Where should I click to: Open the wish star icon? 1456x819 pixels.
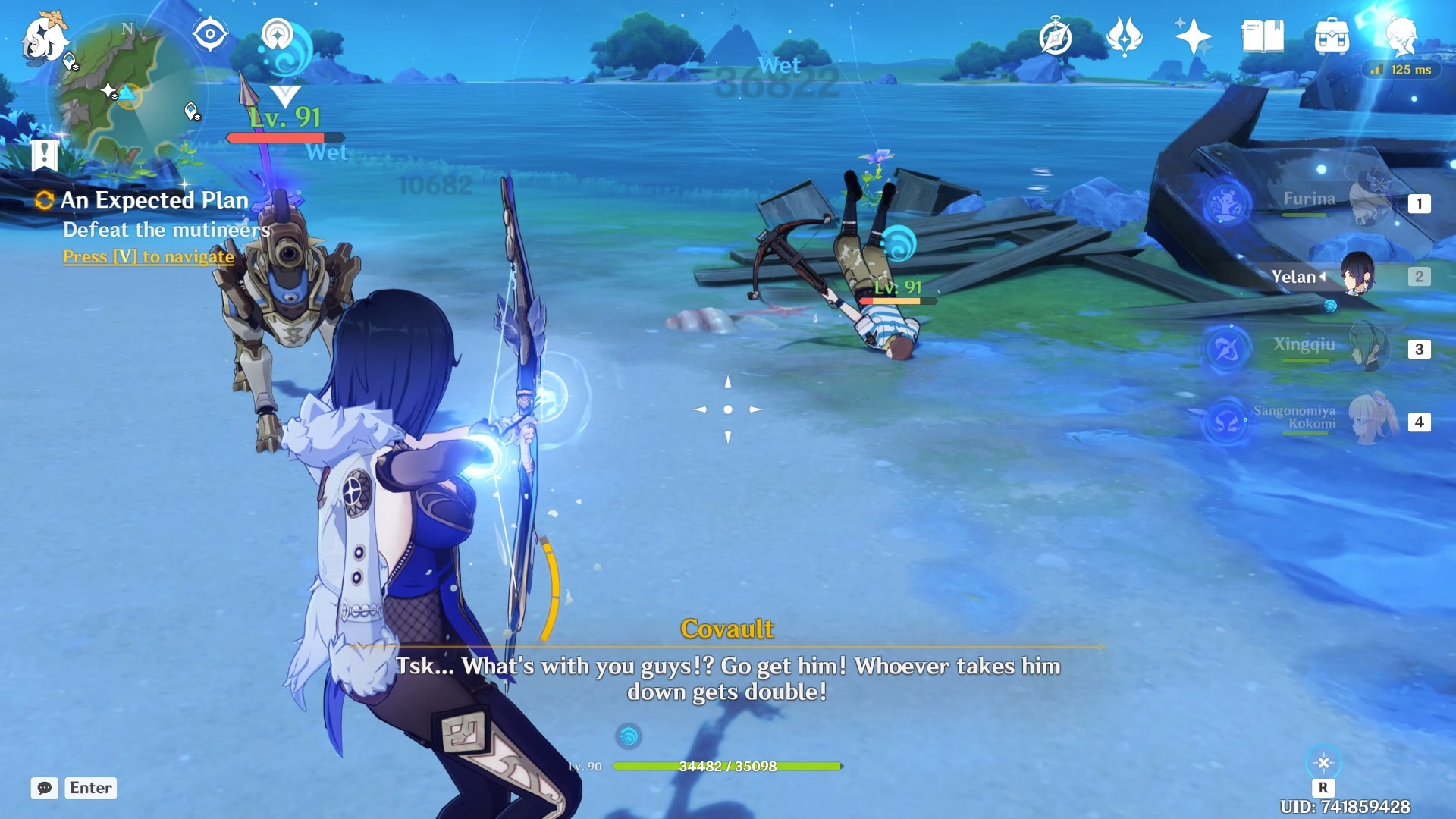[1193, 36]
